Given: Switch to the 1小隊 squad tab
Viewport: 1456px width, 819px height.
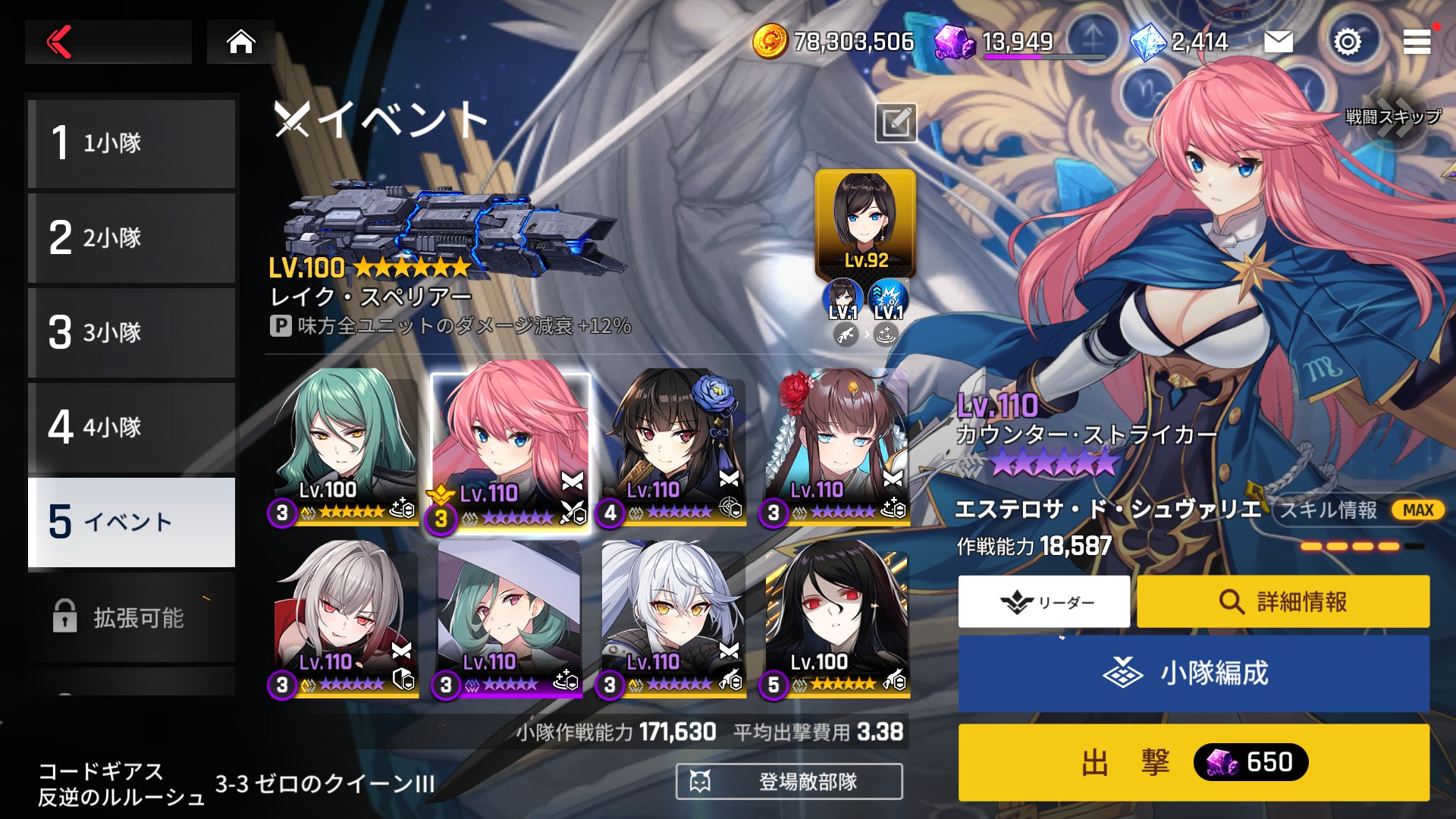Looking at the screenshot, I should click(132, 143).
